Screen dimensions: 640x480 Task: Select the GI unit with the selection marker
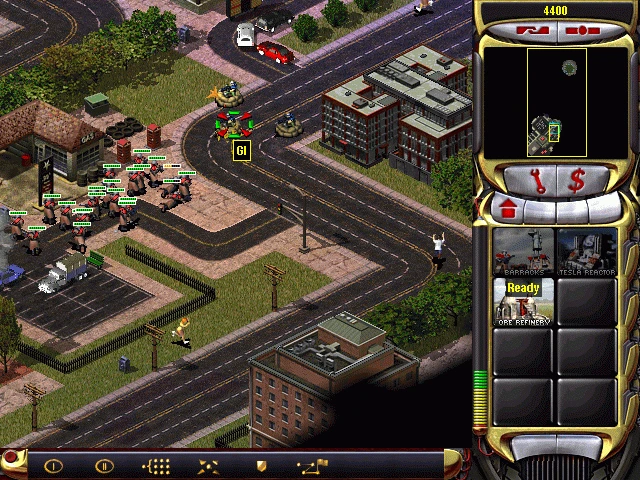(x=233, y=125)
